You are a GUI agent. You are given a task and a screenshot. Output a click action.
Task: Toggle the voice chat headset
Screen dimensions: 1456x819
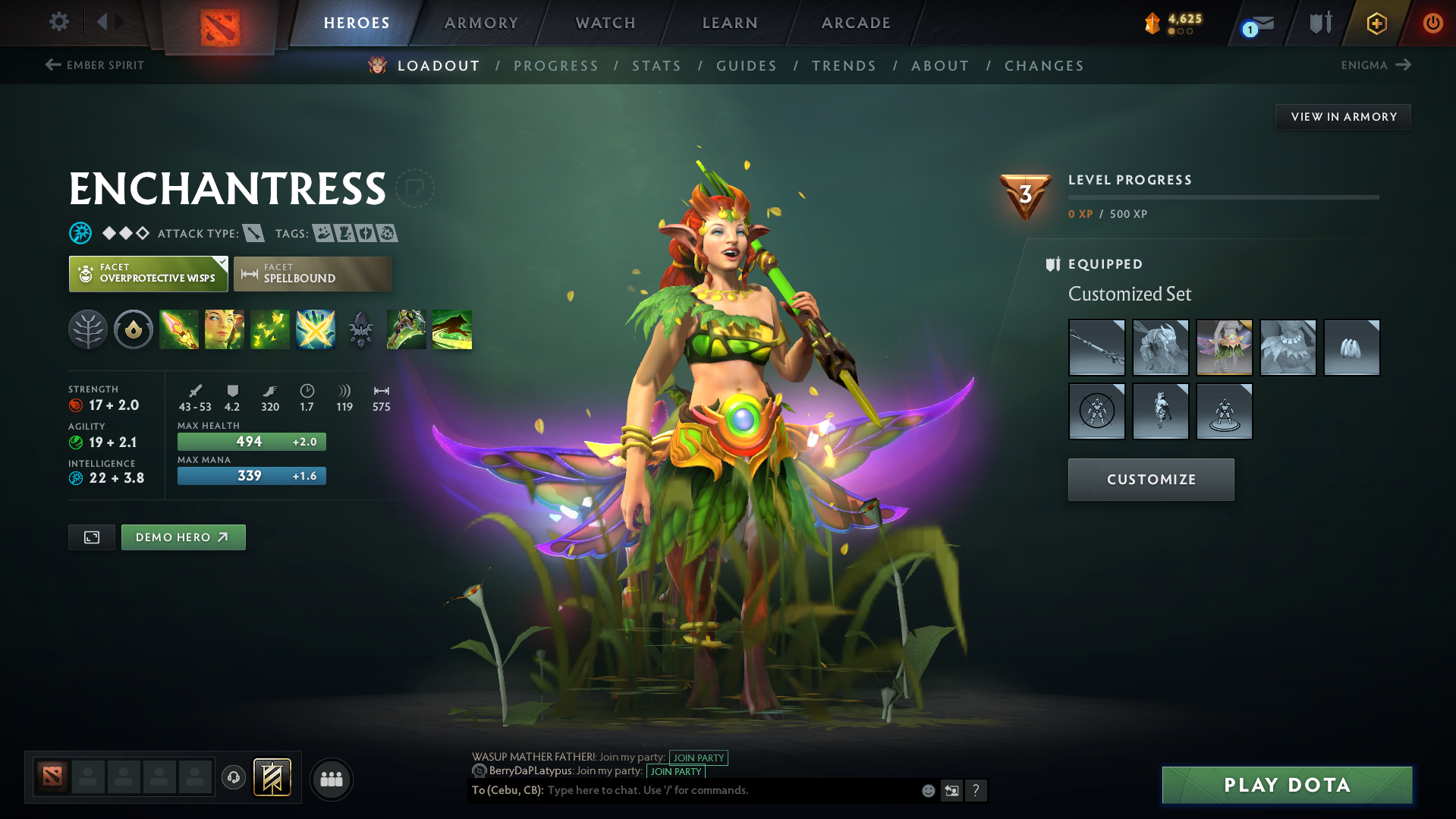[x=234, y=779]
